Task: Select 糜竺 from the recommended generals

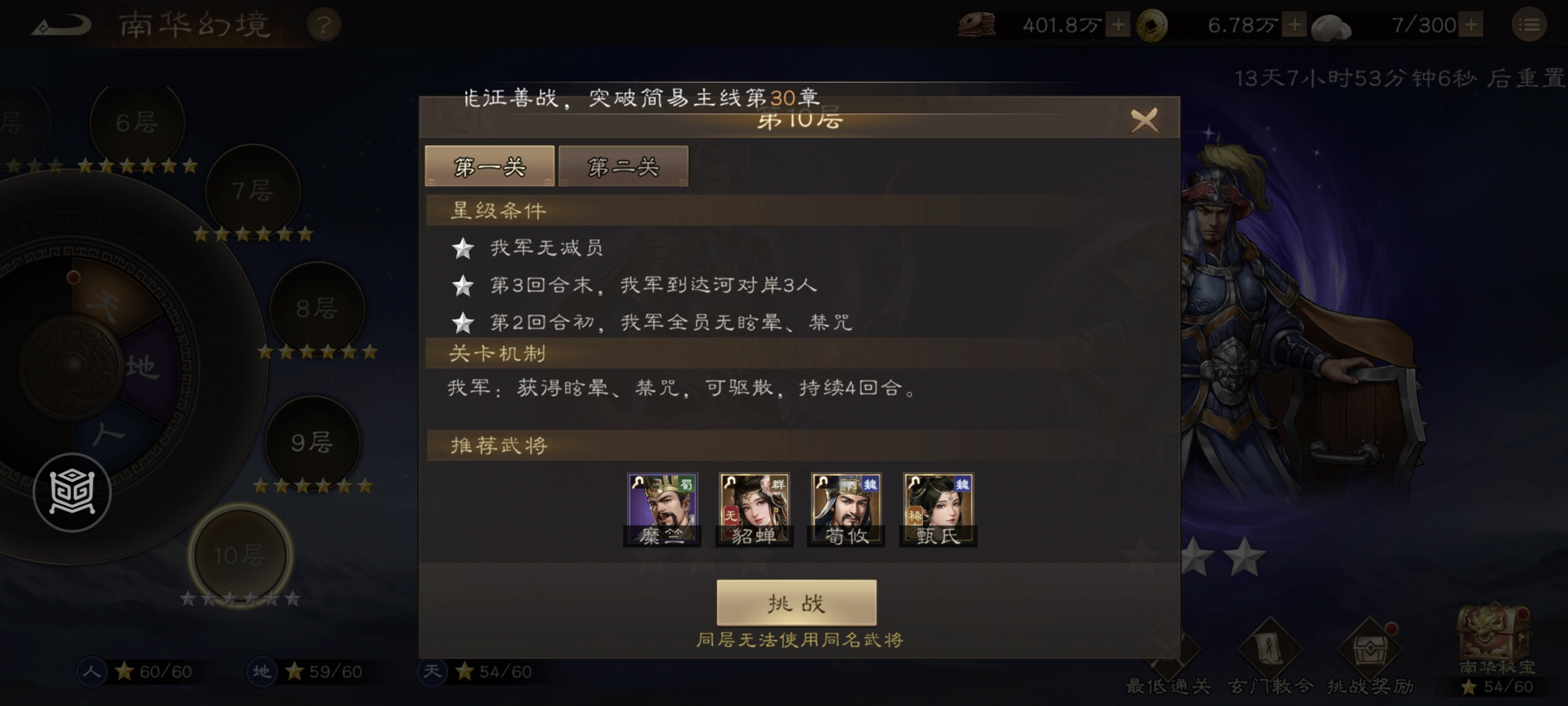Action: tap(662, 507)
